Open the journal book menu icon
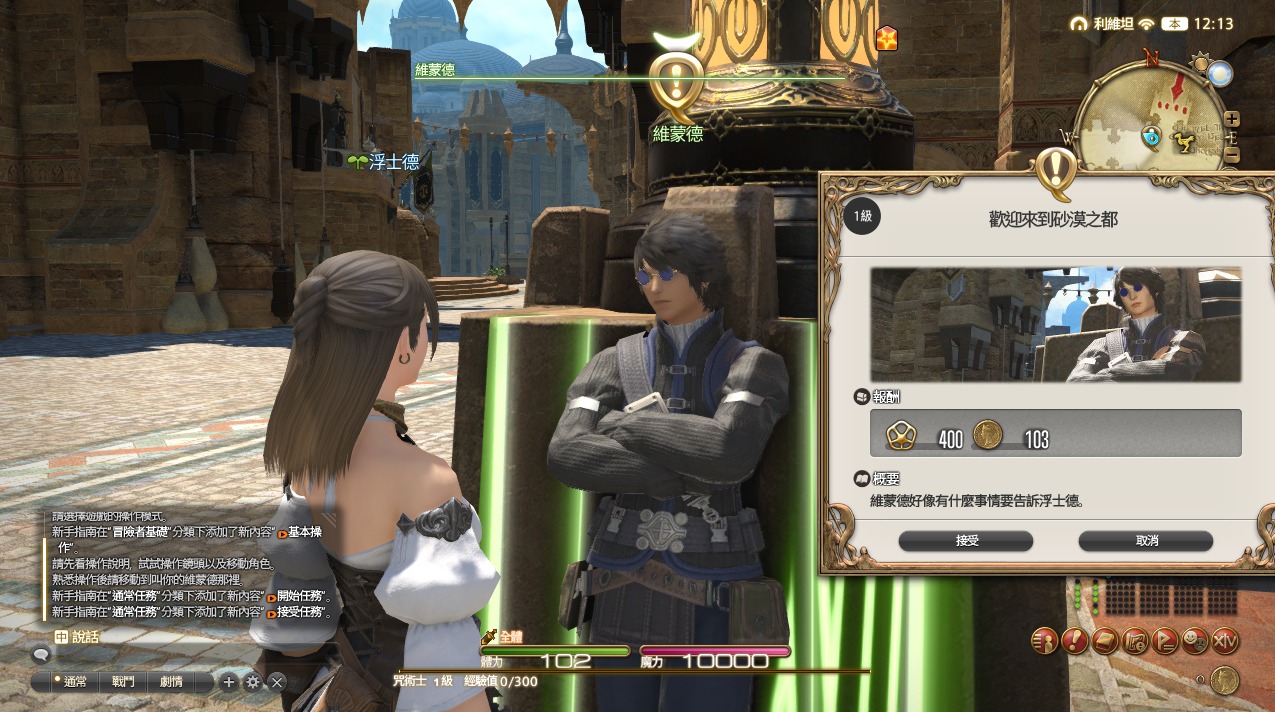1275x712 pixels. (x=1105, y=641)
